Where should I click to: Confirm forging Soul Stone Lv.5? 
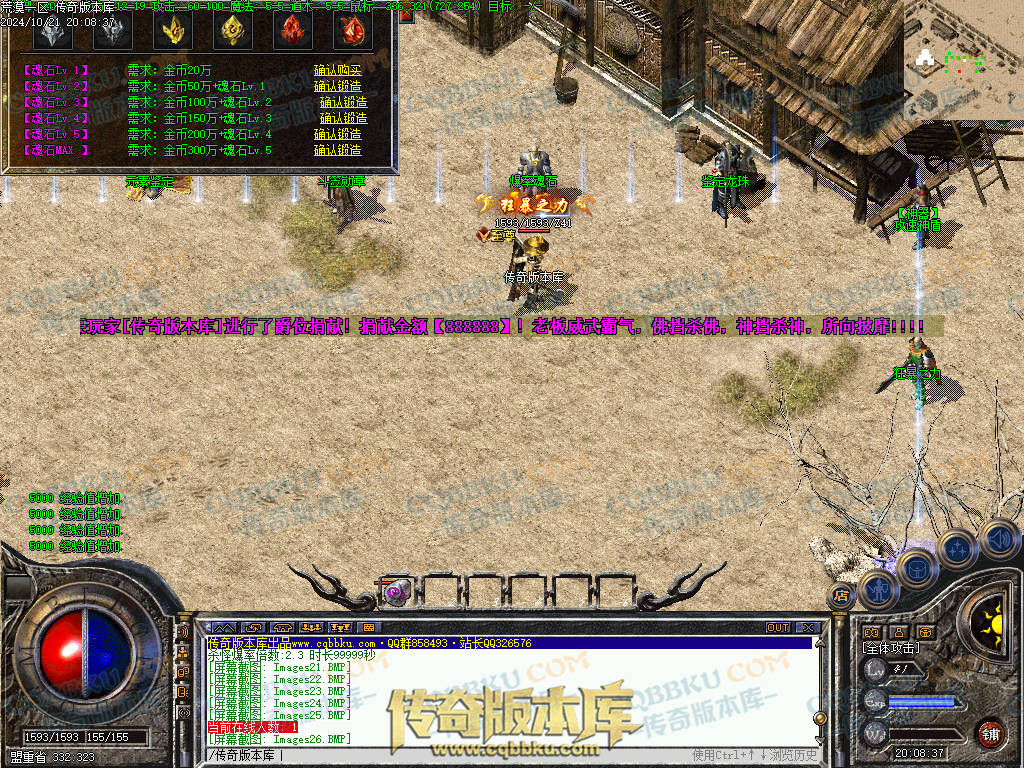coord(337,134)
